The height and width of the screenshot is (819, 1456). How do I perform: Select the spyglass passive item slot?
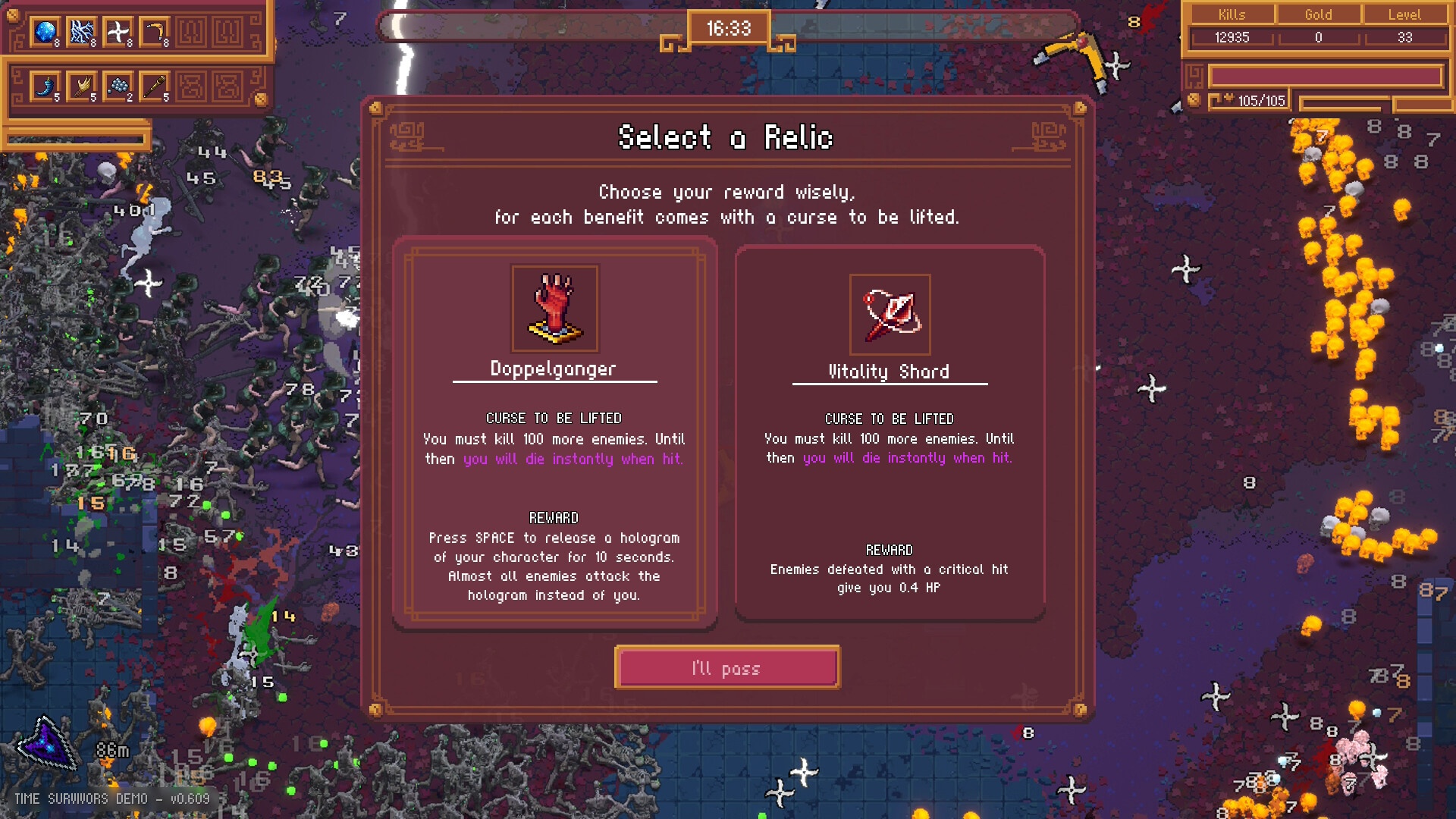[155, 86]
